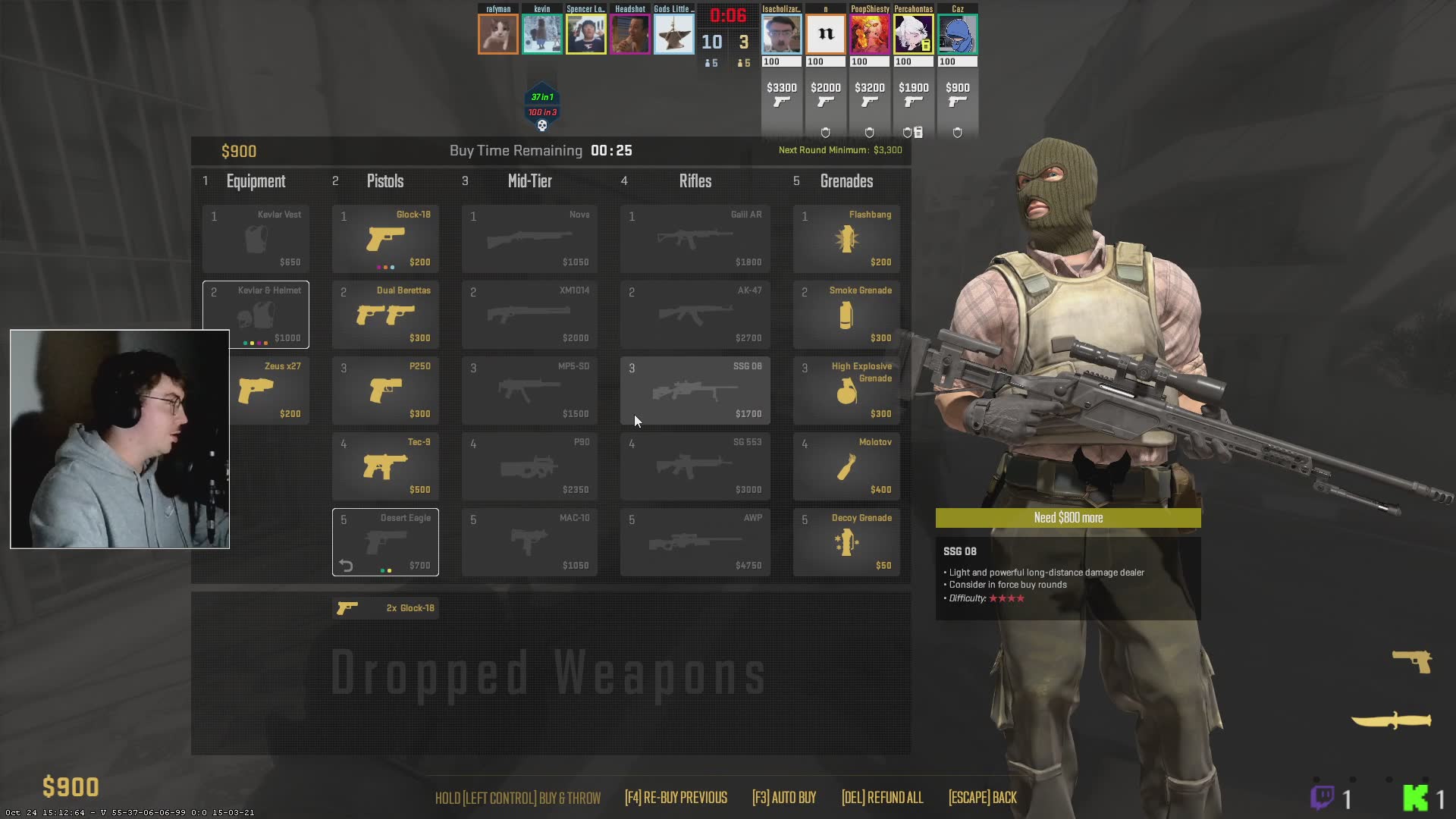Choose the AWP sniper slot

coord(695,542)
